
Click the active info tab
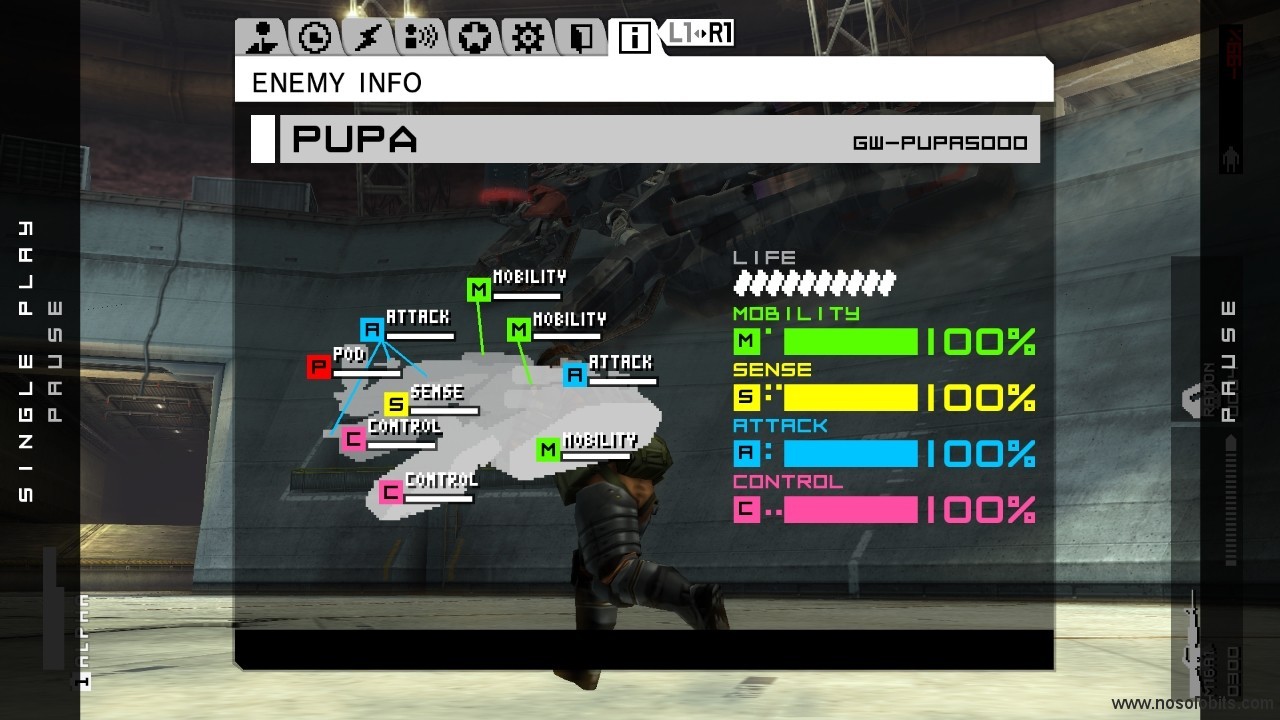pyautogui.click(x=634, y=38)
